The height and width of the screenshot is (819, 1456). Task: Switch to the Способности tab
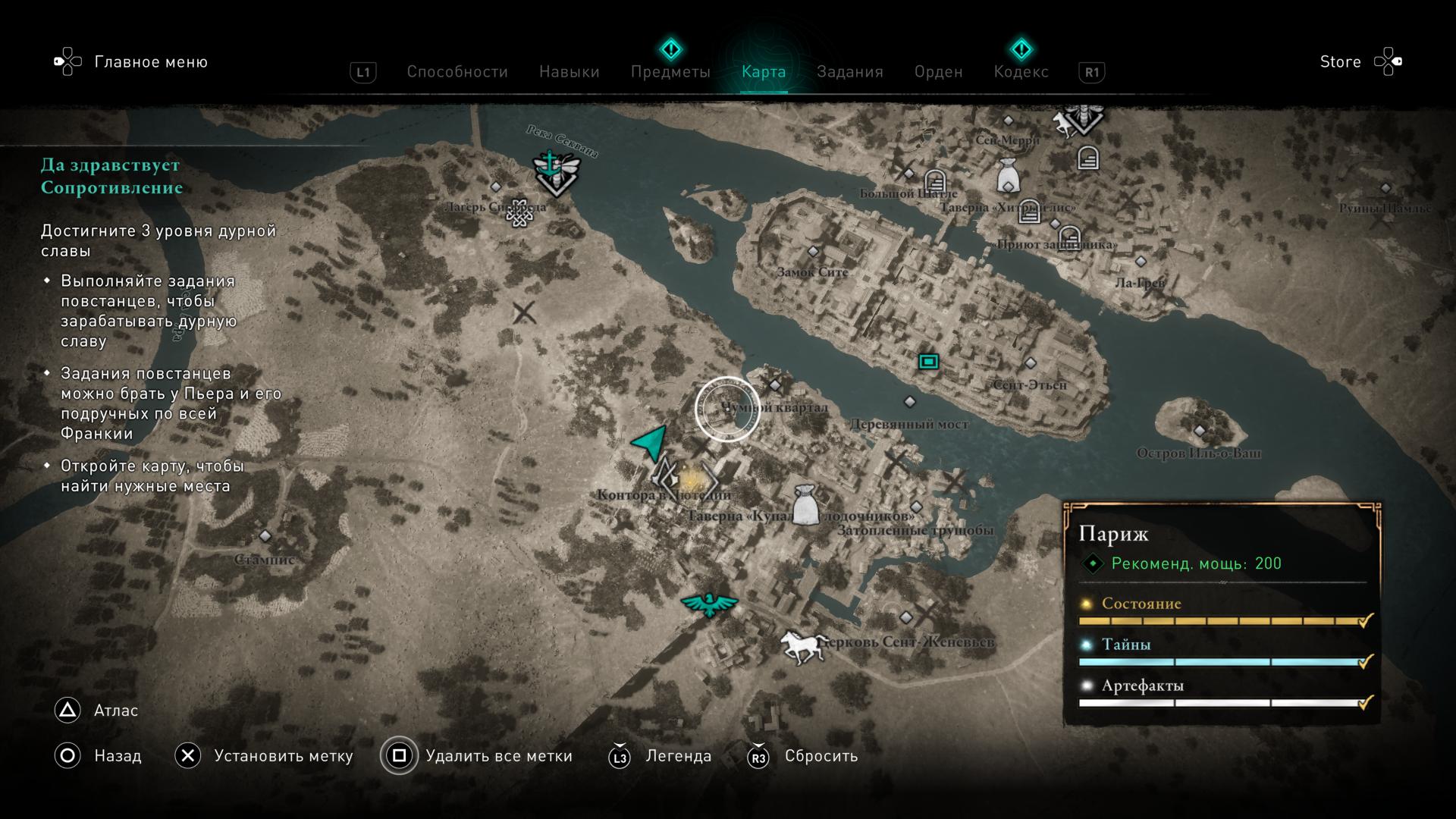click(457, 72)
